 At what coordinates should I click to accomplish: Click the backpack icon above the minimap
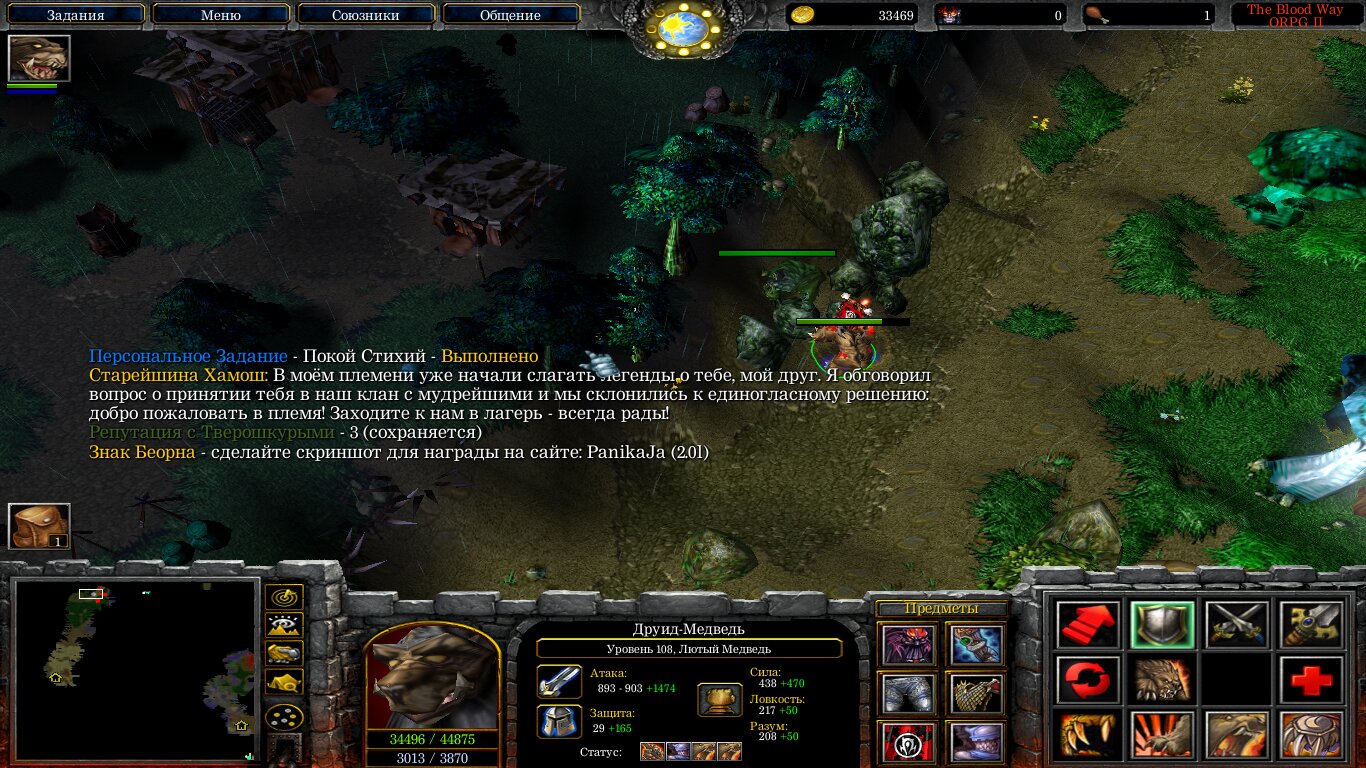39,526
